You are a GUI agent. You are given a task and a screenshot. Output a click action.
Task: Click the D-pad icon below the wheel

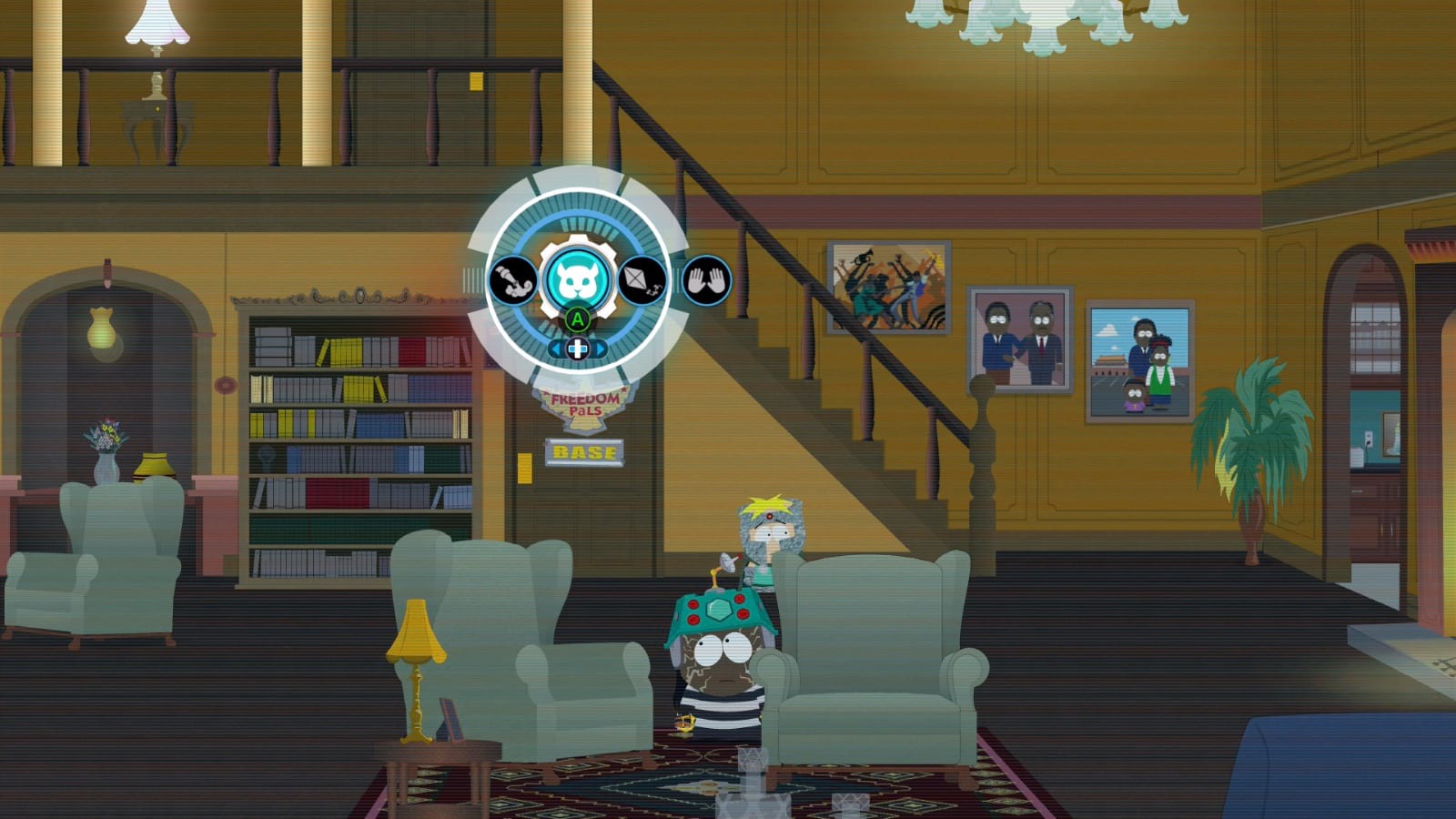pos(577,348)
